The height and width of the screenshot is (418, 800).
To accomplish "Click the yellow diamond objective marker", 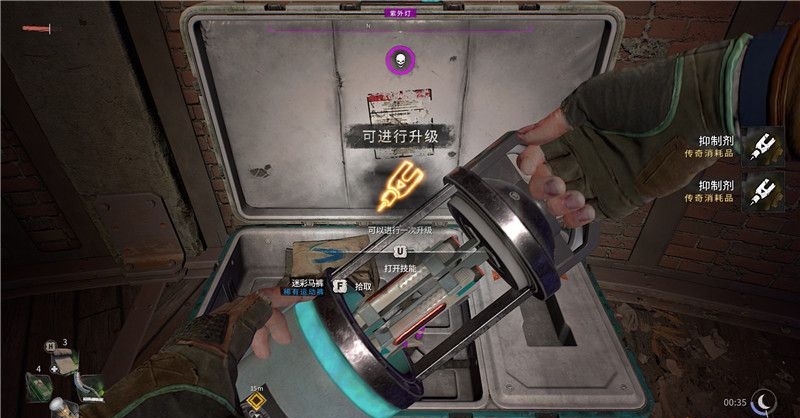I will (x=254, y=404).
